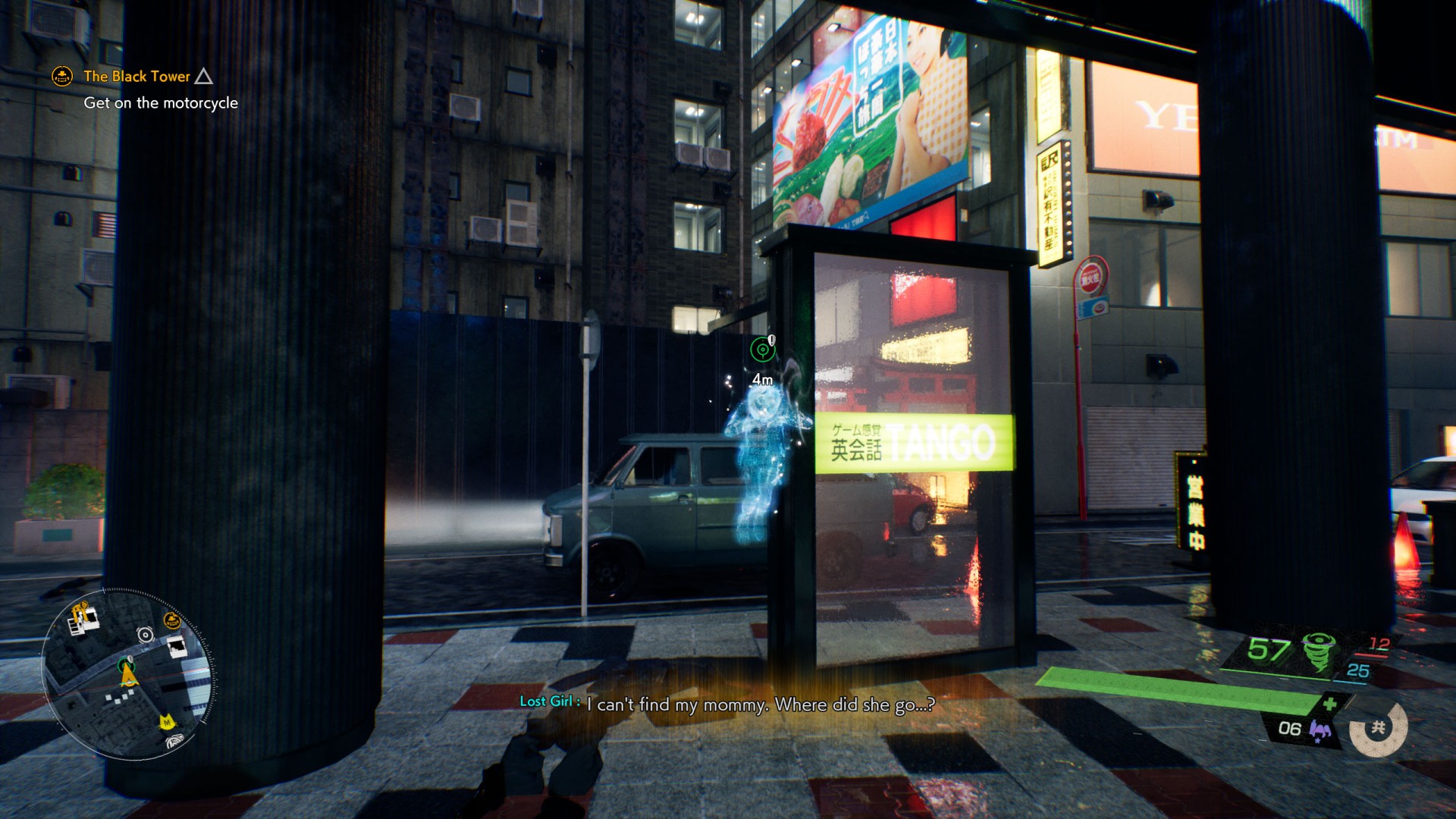This screenshot has width=1456, height=819.
Task: Select the white target marker on minimap
Action: pos(145,635)
